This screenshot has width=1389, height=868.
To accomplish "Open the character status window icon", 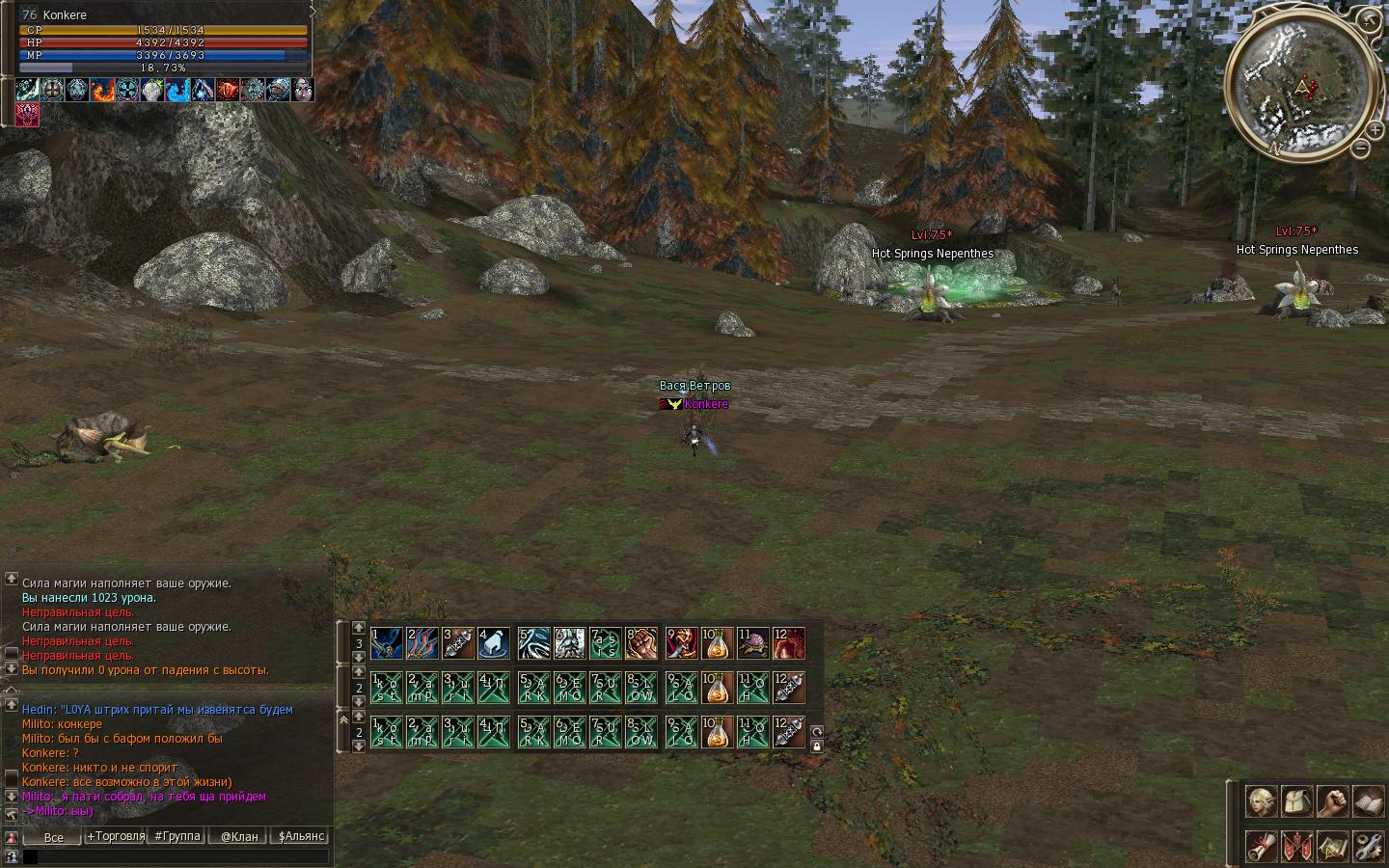I will point(1261,801).
